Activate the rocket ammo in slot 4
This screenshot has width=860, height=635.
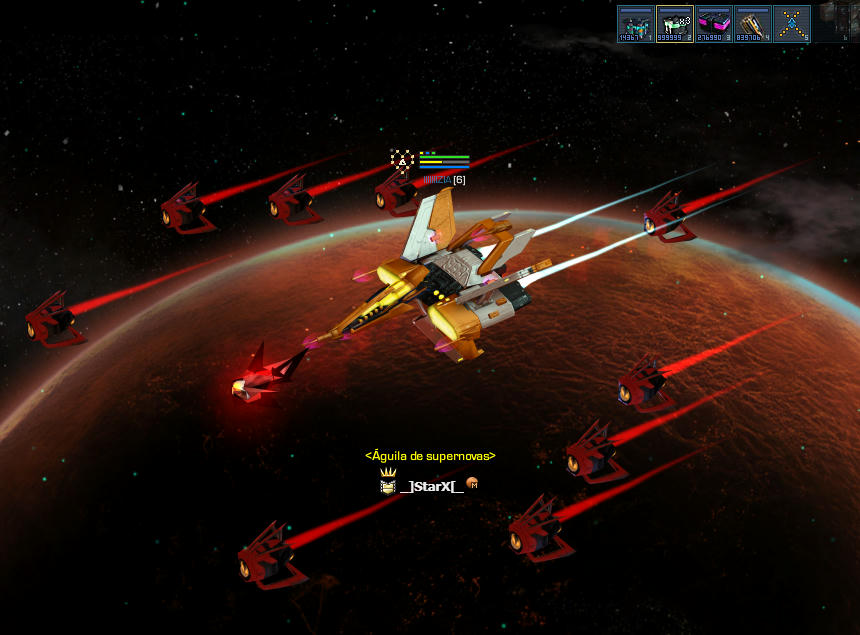(752, 24)
